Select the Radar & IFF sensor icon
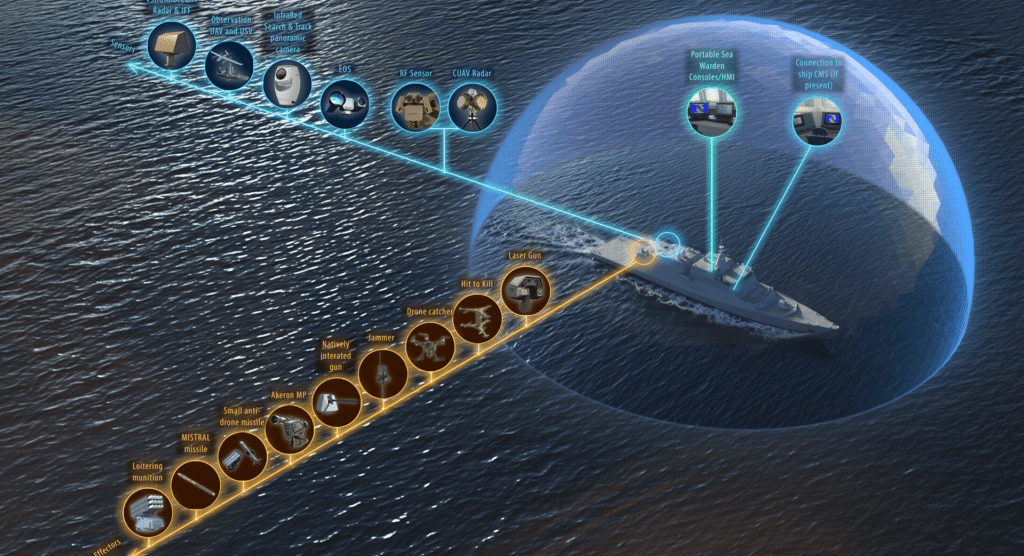This screenshot has width=1024, height=556. pos(169,46)
